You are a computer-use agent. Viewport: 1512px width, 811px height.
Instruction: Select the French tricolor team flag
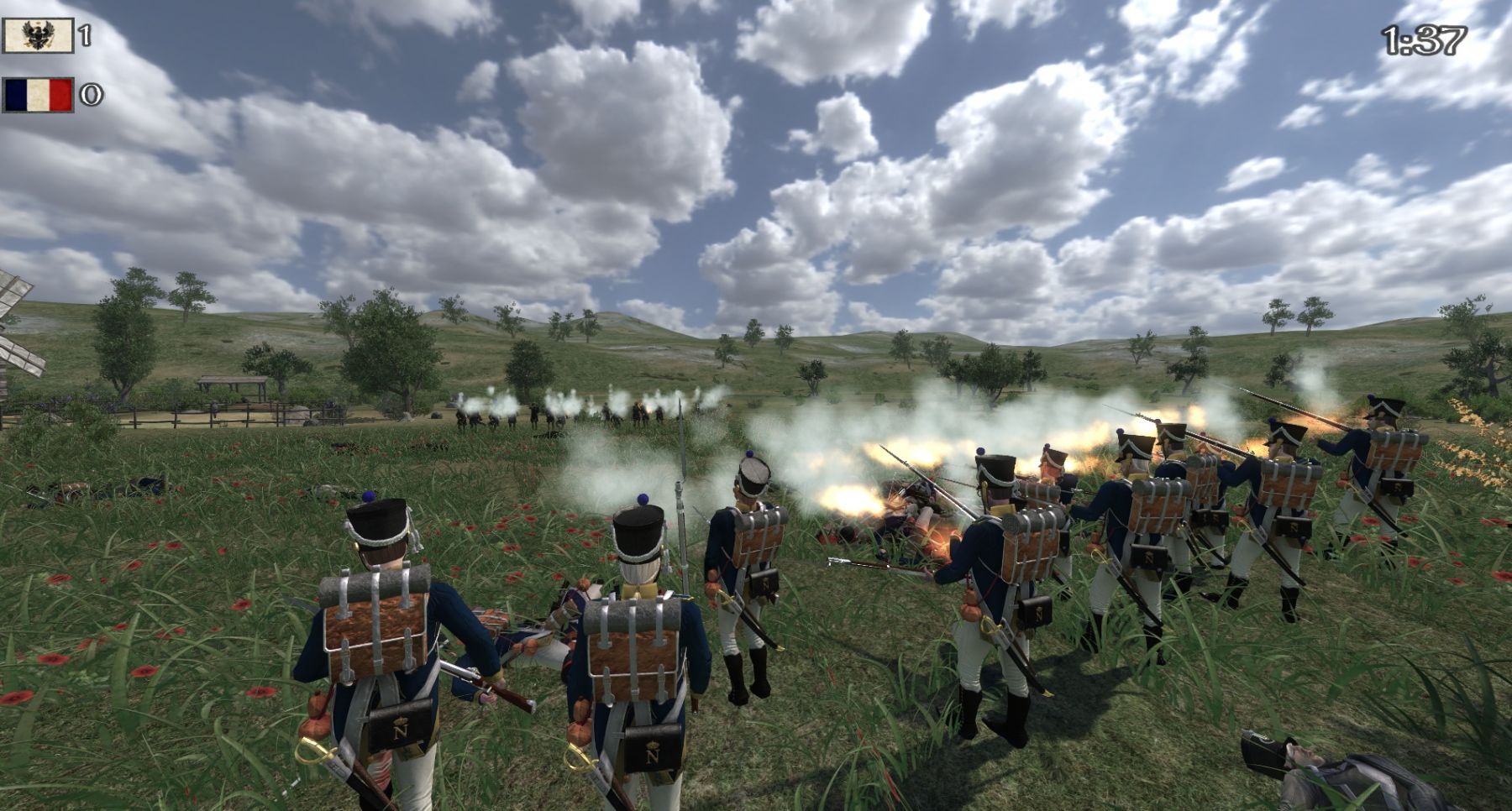pos(38,95)
